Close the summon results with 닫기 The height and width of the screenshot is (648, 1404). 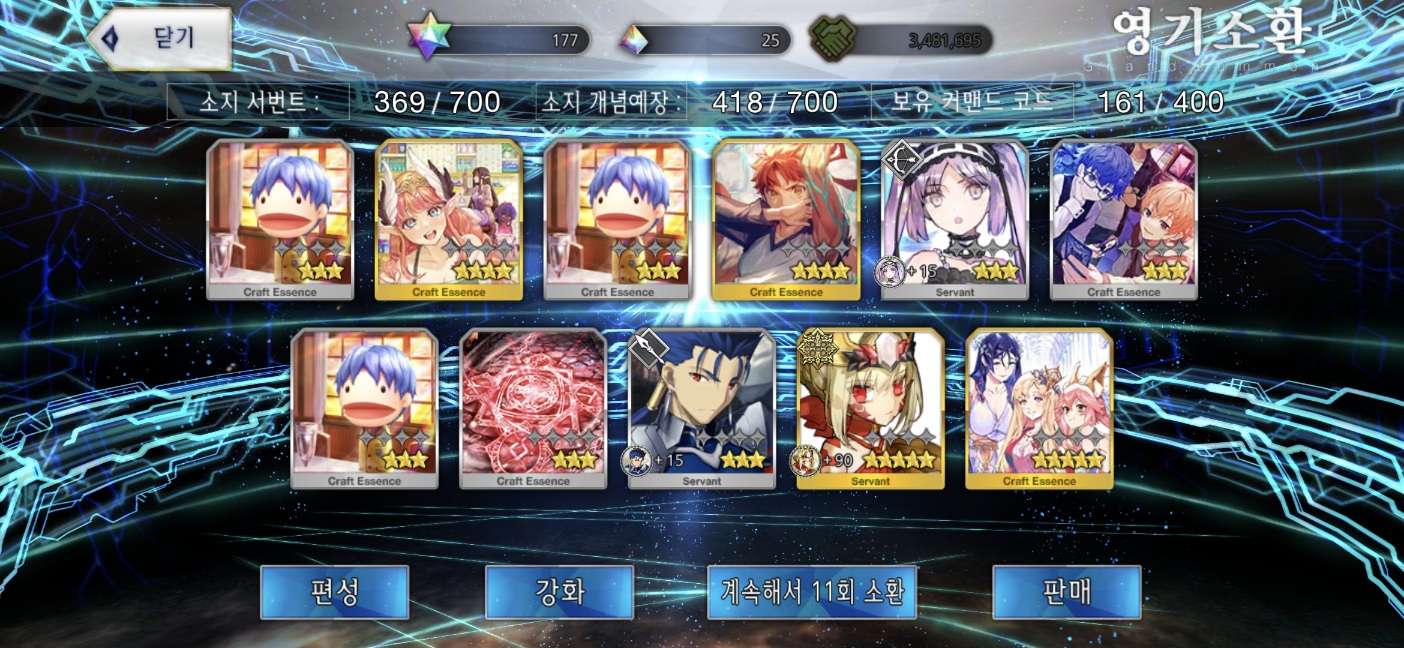click(x=160, y=39)
